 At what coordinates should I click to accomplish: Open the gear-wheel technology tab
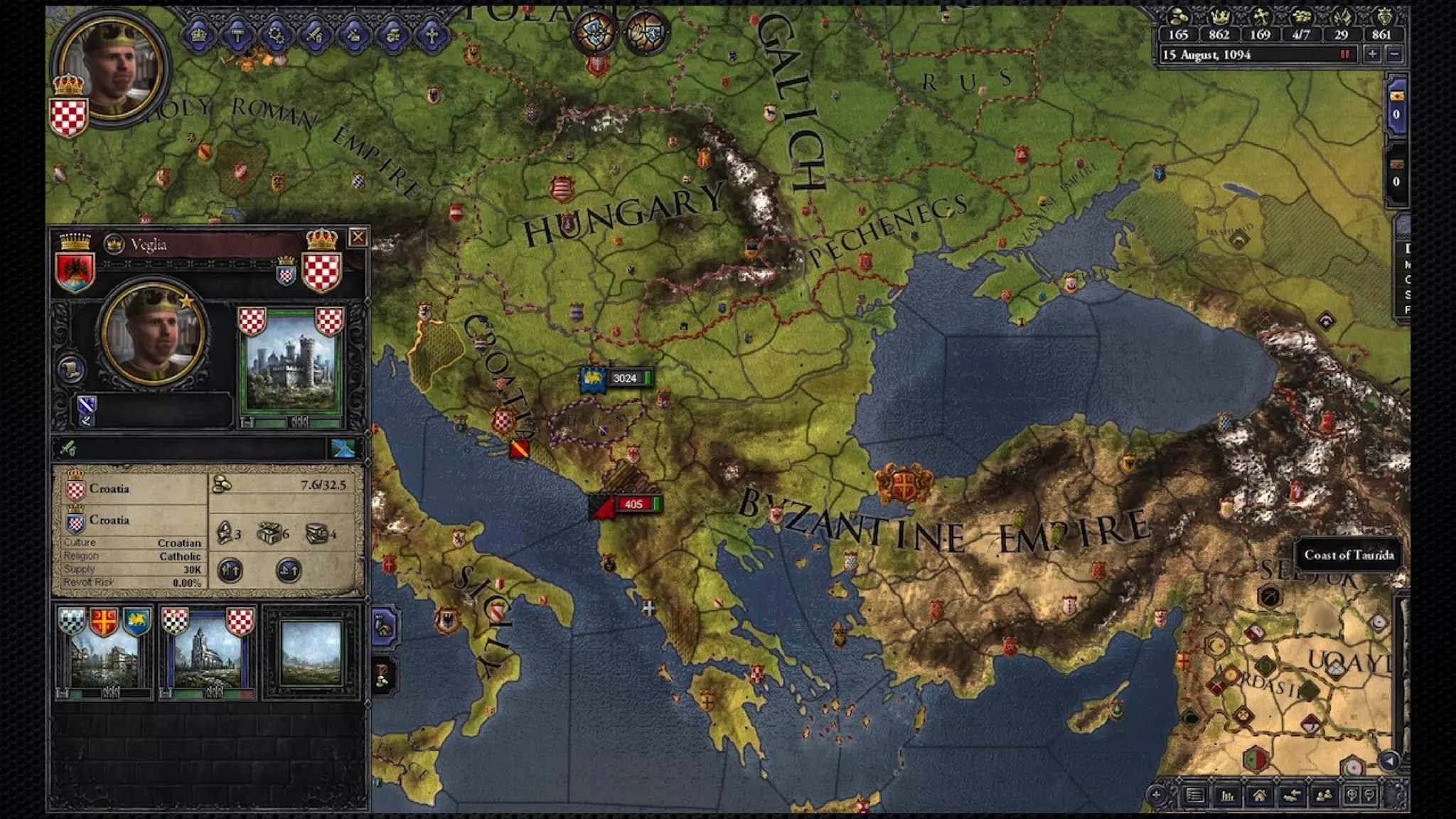[x=277, y=34]
